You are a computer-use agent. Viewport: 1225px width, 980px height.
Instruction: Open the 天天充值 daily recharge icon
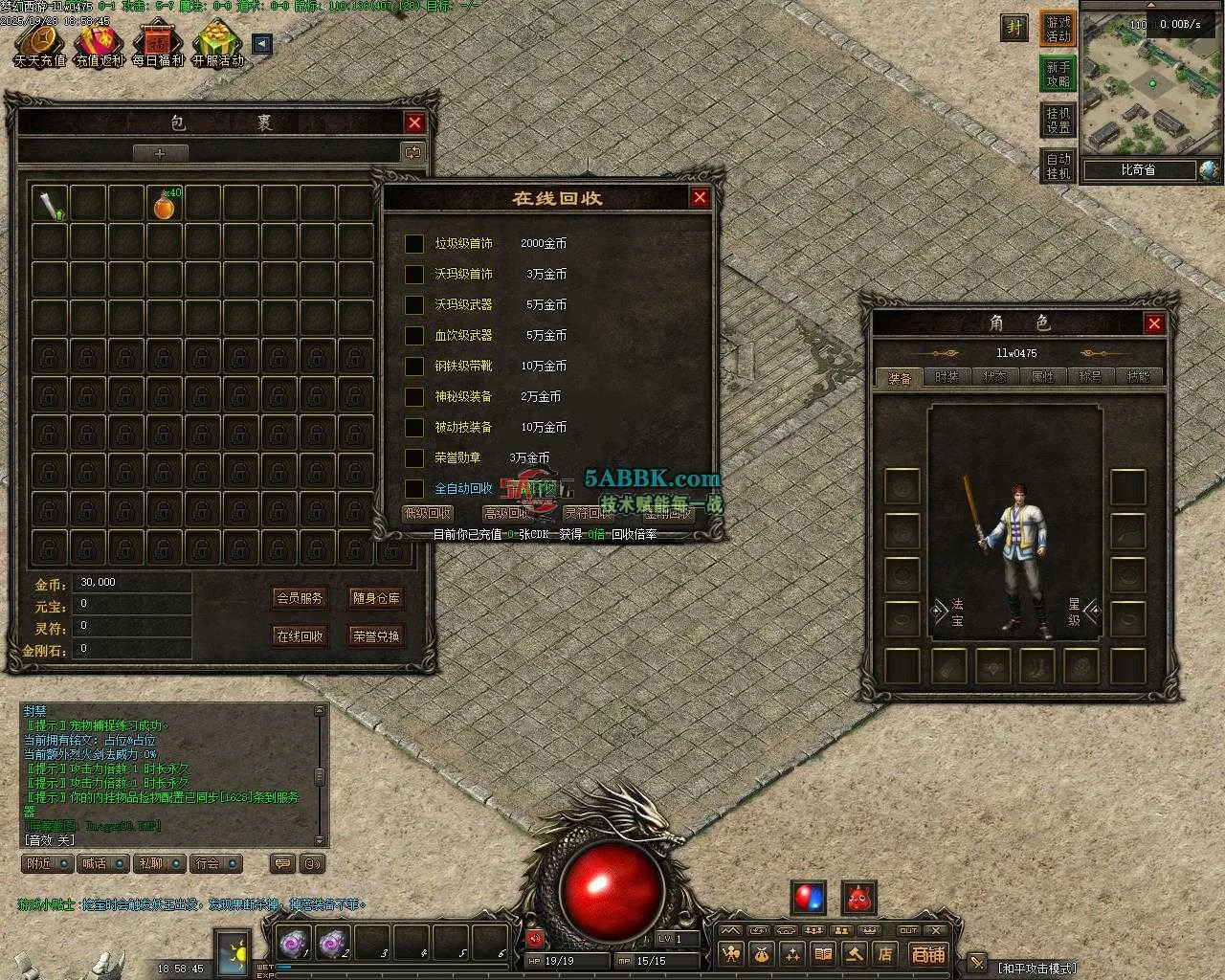pyautogui.click(x=39, y=46)
